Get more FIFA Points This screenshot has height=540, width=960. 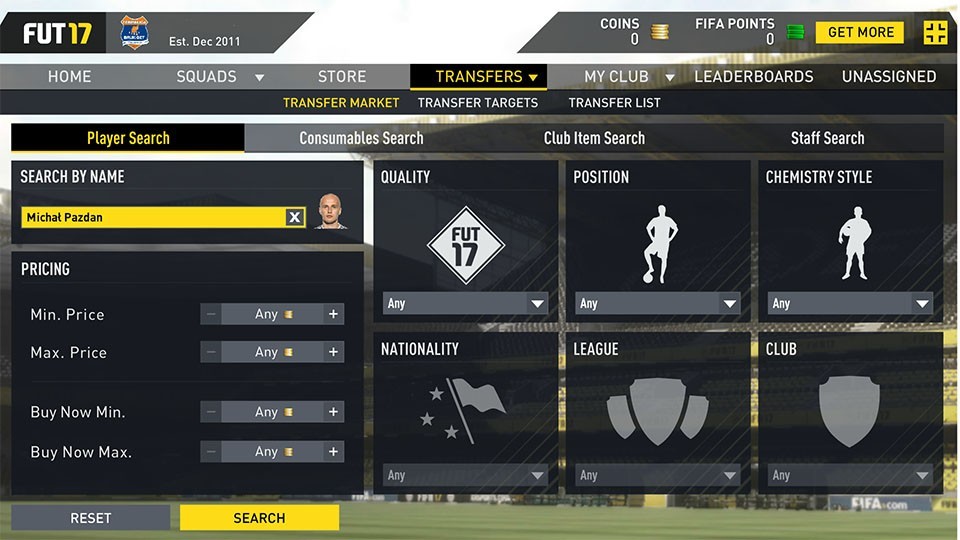point(859,32)
